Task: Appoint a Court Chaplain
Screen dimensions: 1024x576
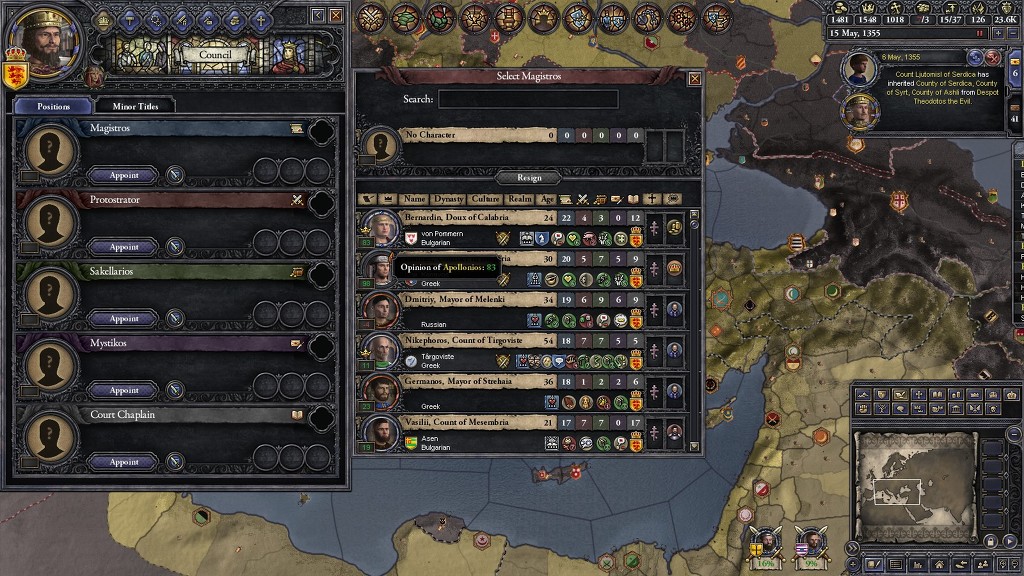Action: pyautogui.click(x=124, y=462)
